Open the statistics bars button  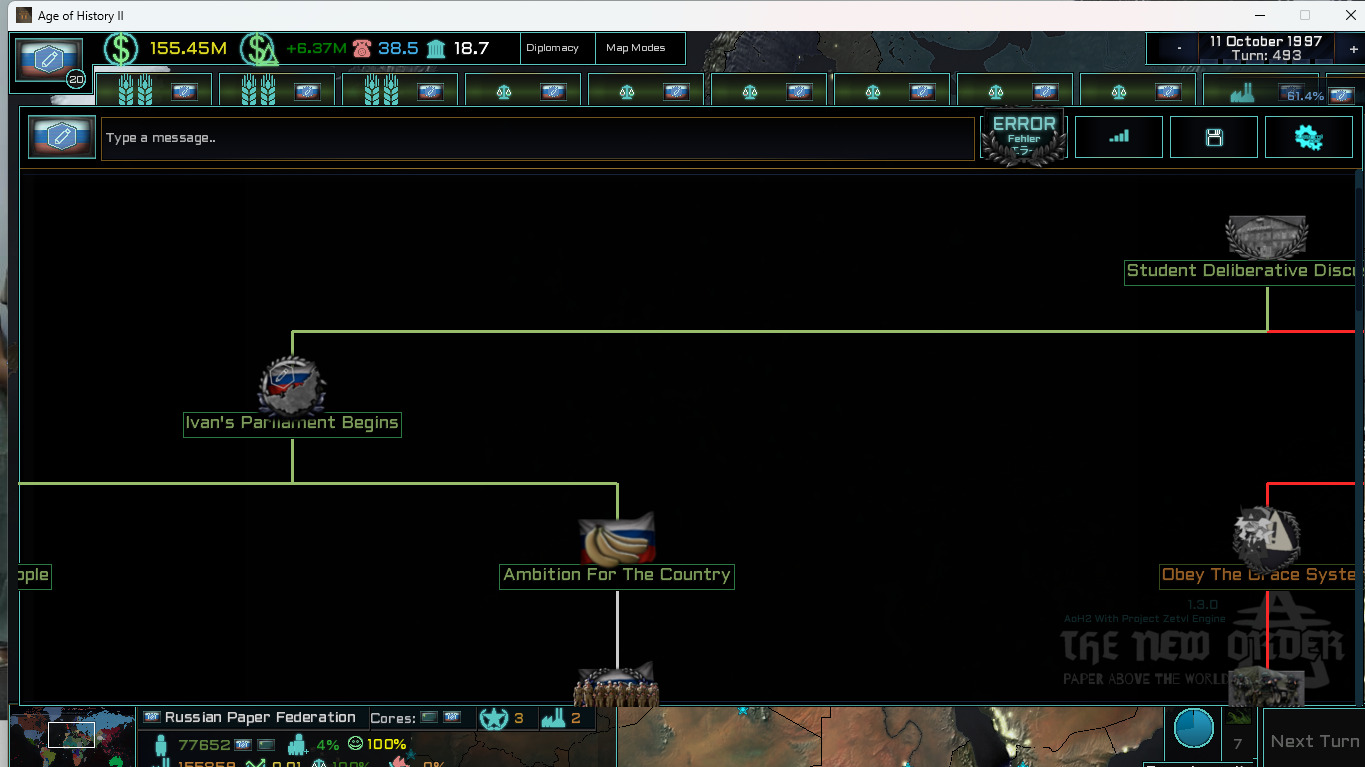(x=1118, y=137)
